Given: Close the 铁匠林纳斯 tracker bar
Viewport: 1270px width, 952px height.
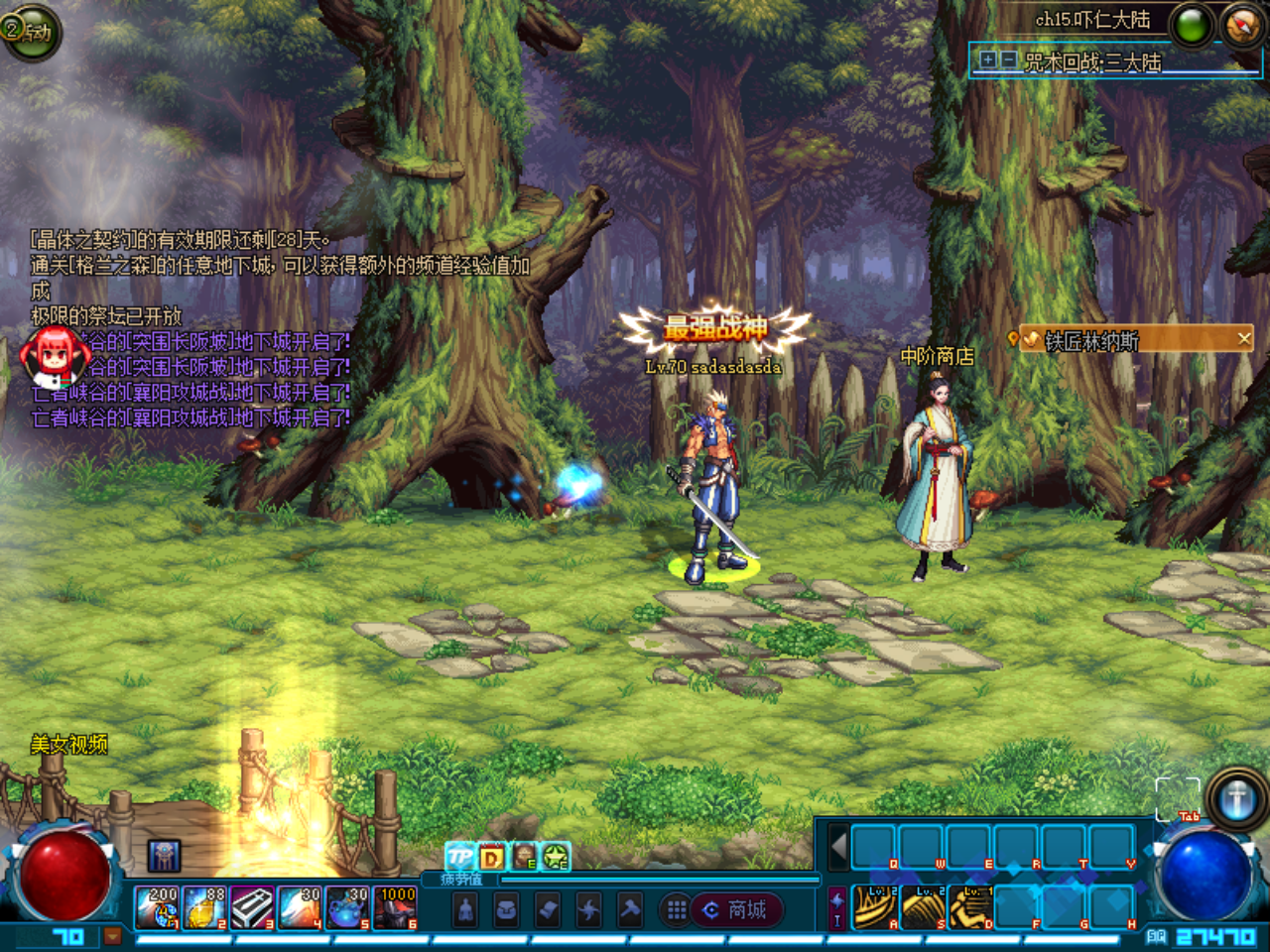Looking at the screenshot, I should pyautogui.click(x=1244, y=339).
